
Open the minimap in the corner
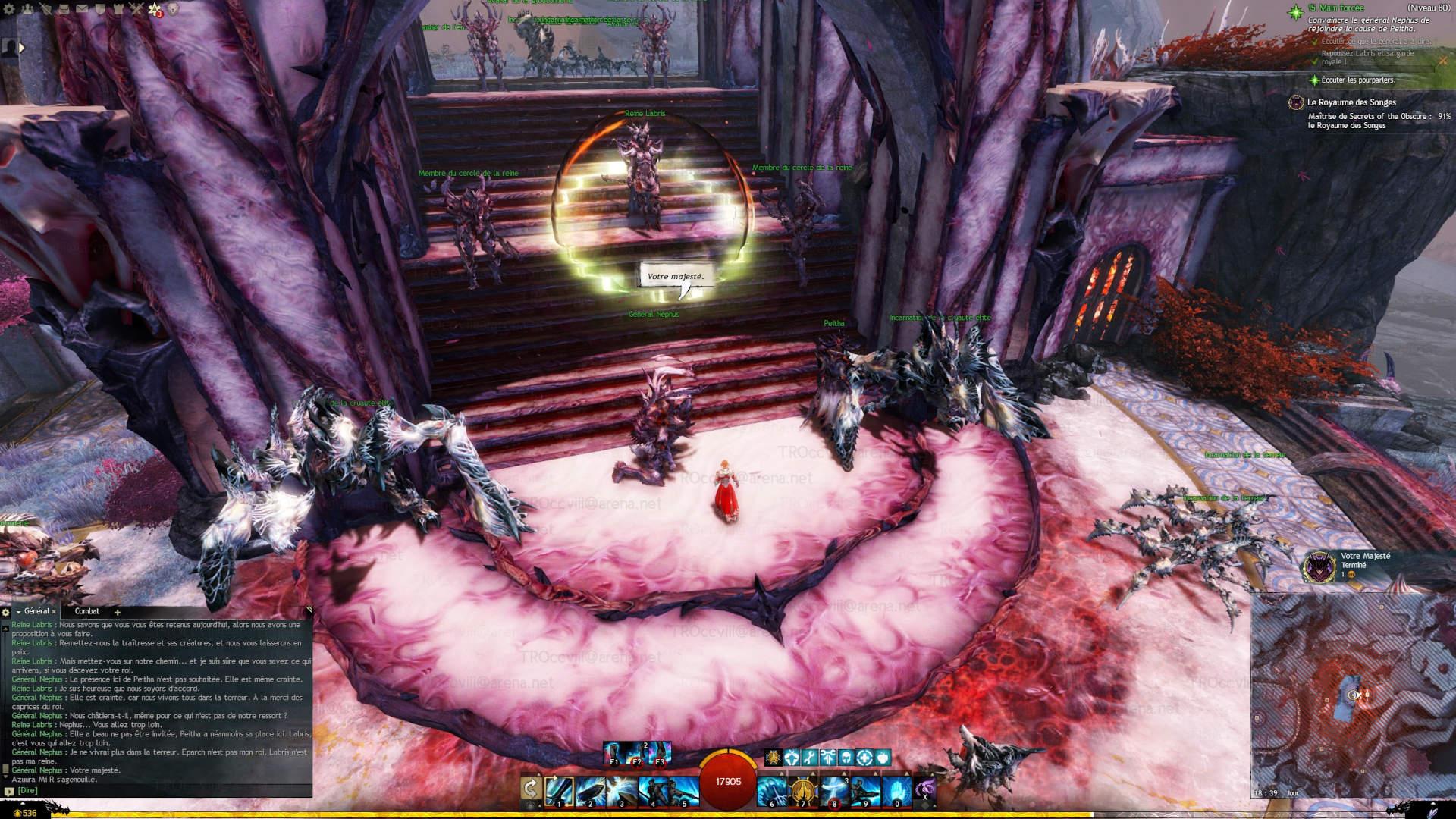click(x=1352, y=694)
